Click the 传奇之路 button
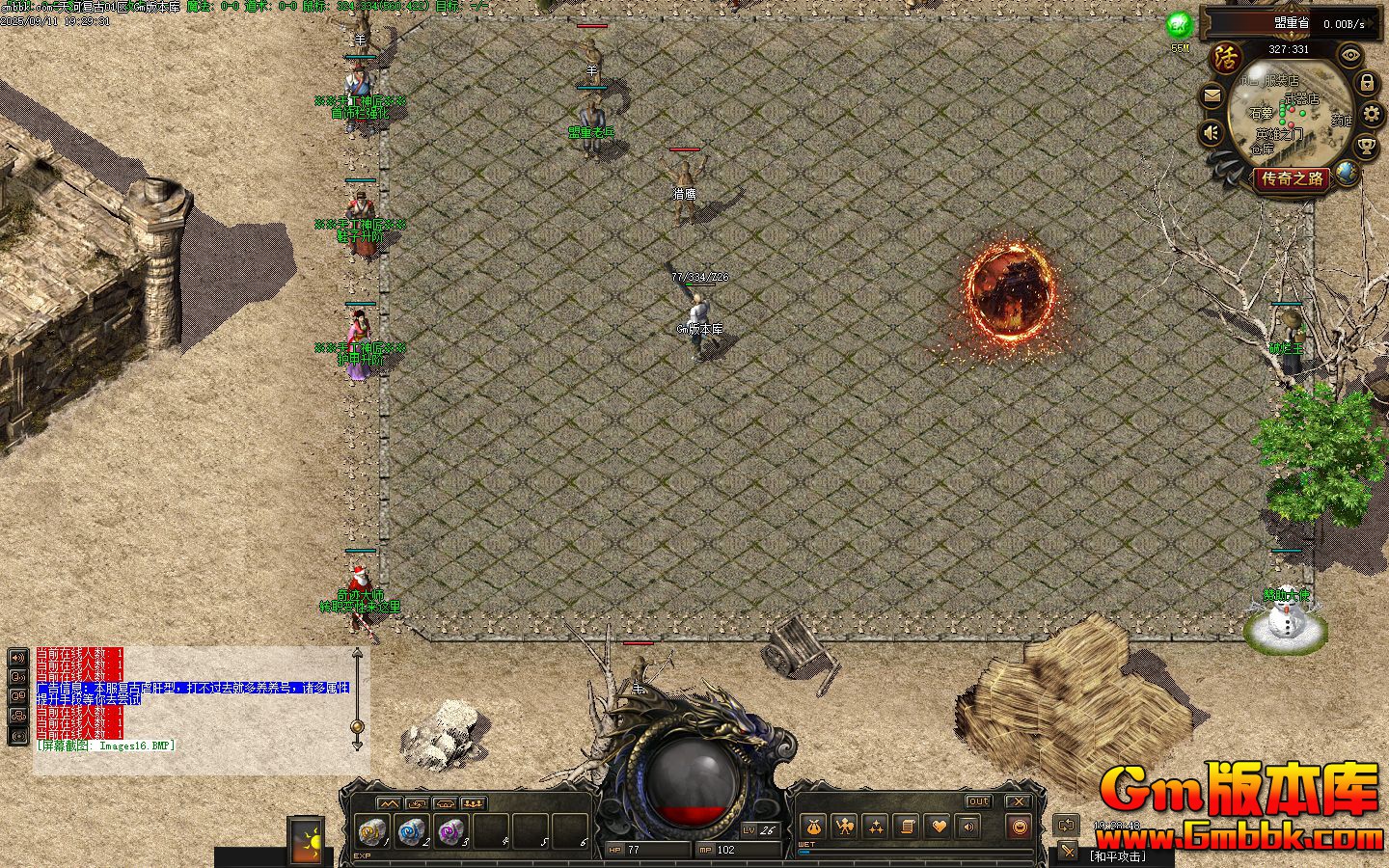The width and height of the screenshot is (1389, 868). [x=1293, y=178]
